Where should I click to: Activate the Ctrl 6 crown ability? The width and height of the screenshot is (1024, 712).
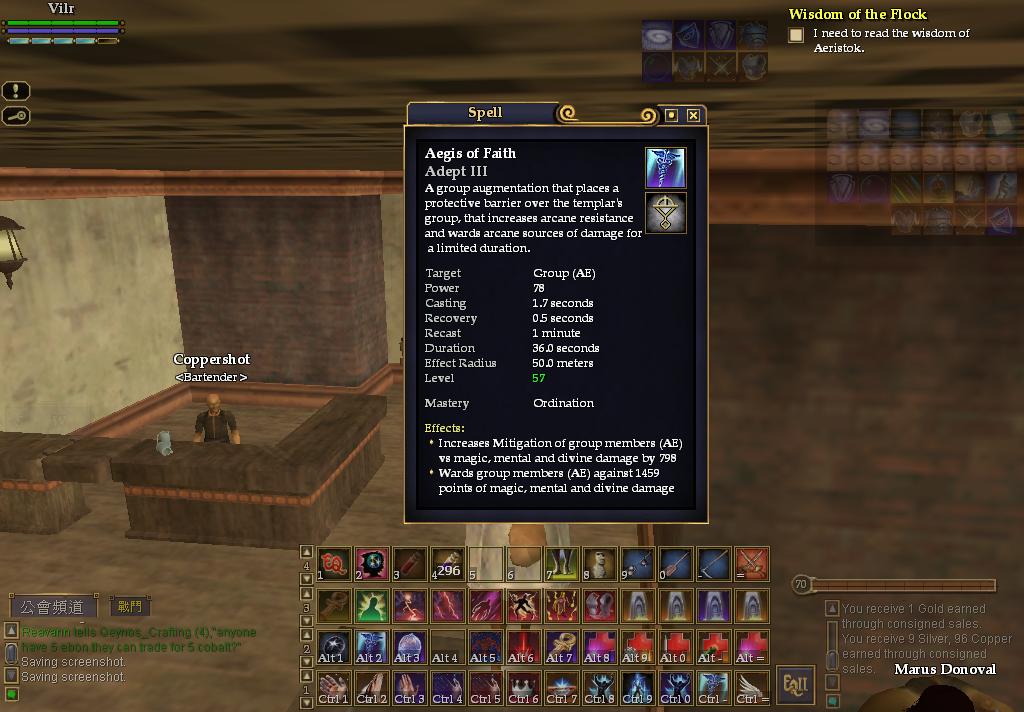tap(523, 686)
